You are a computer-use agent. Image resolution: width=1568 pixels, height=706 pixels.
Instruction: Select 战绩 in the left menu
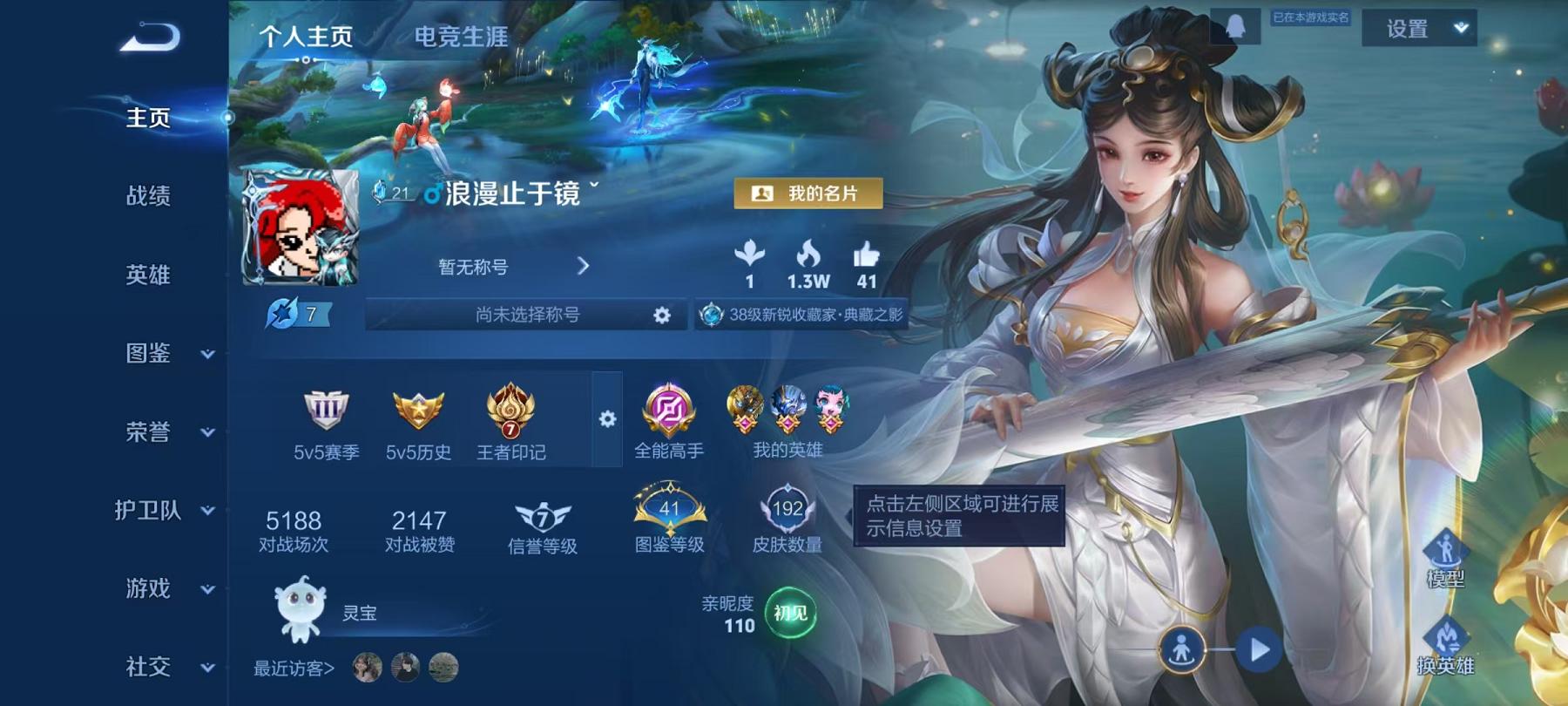click(x=146, y=197)
